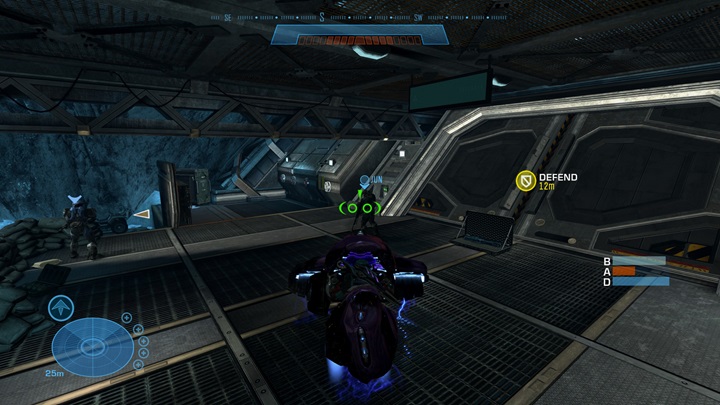Click the circular motion tracker radar

pyautogui.click(x=92, y=346)
